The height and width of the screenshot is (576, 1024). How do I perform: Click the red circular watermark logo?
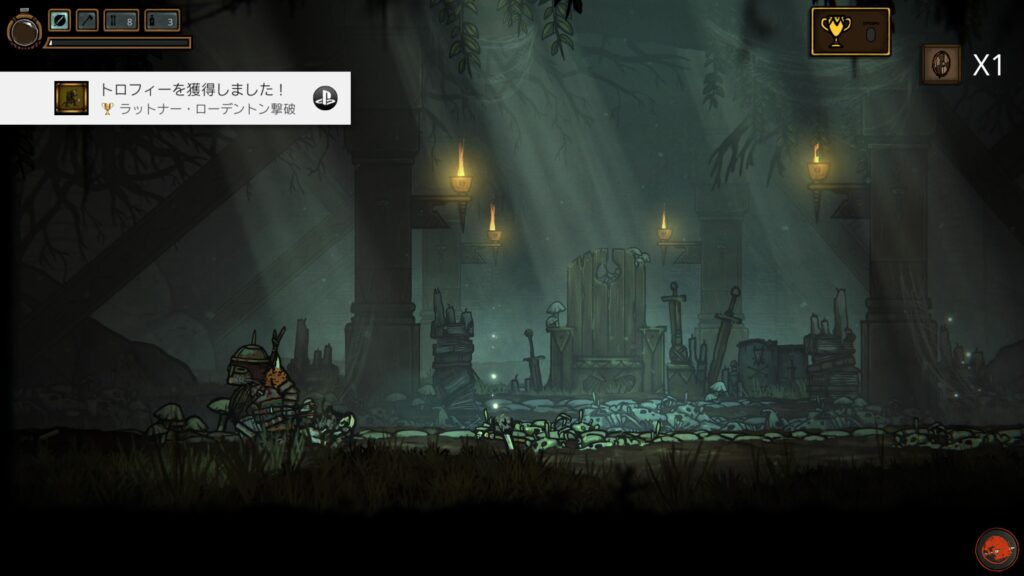click(x=996, y=549)
